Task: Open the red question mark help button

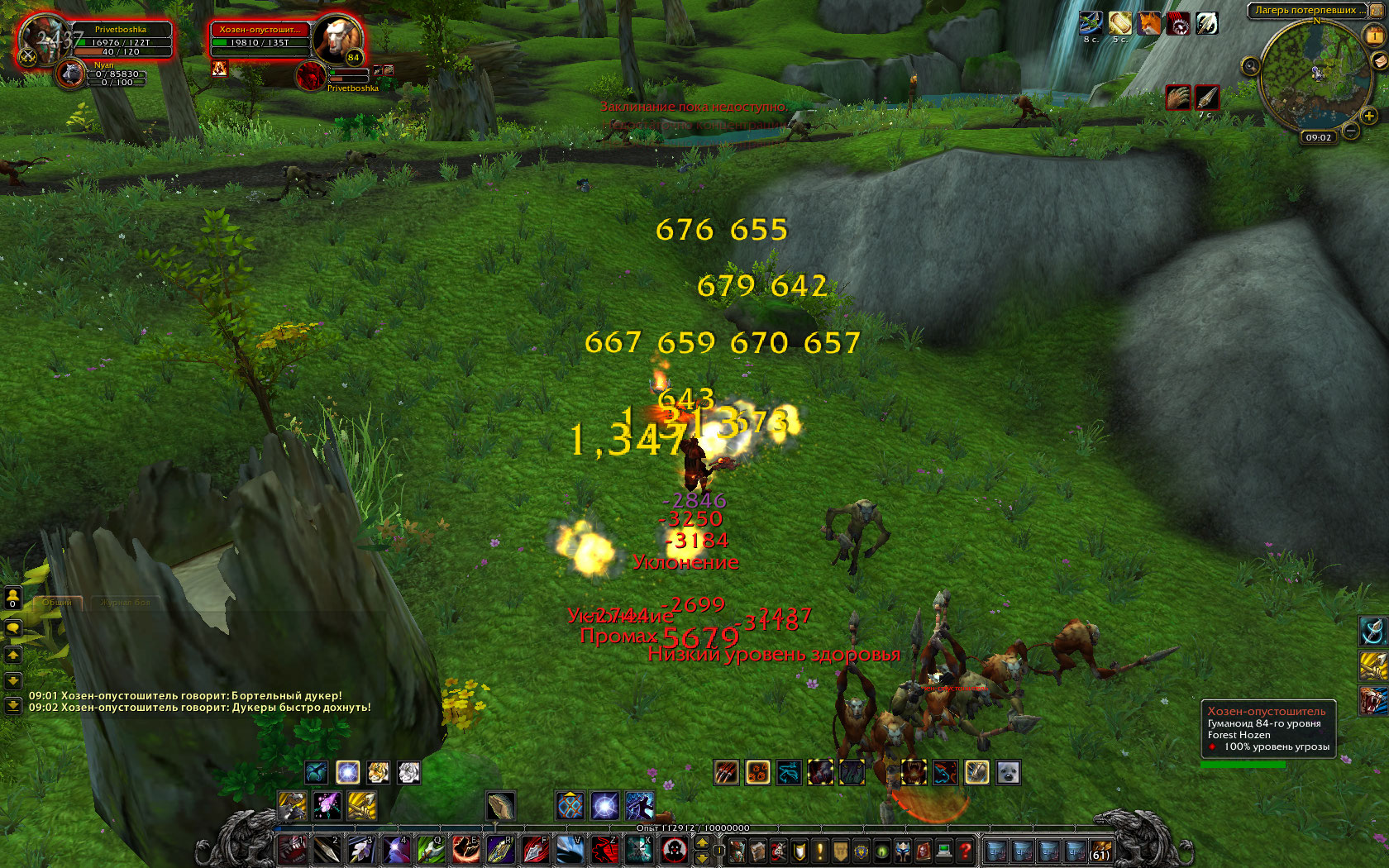Action: (x=964, y=850)
